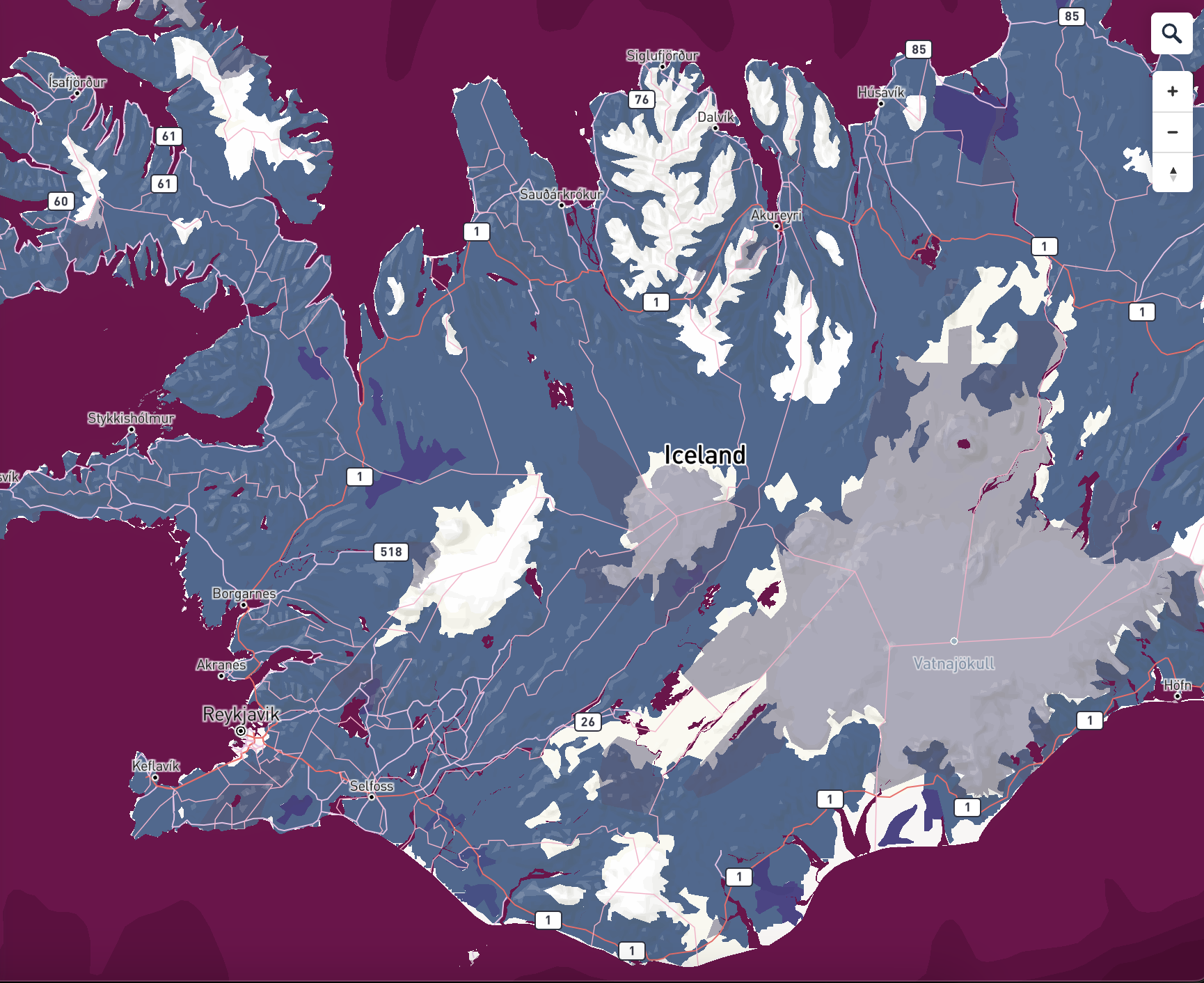
Task: Open the map search tool
Action: [x=1172, y=32]
